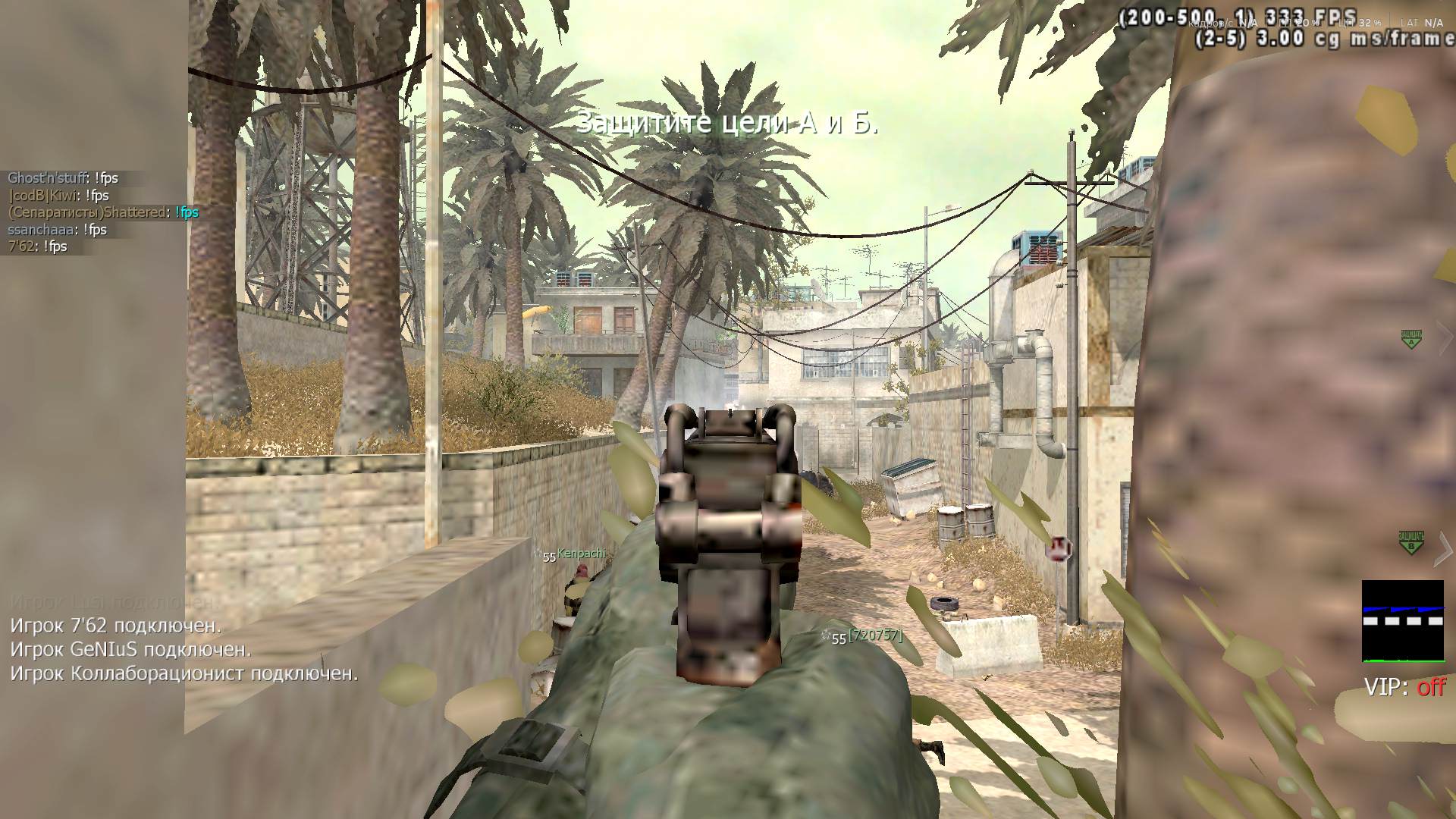Click the defend objective B marker
1456x819 pixels.
(x=1410, y=541)
